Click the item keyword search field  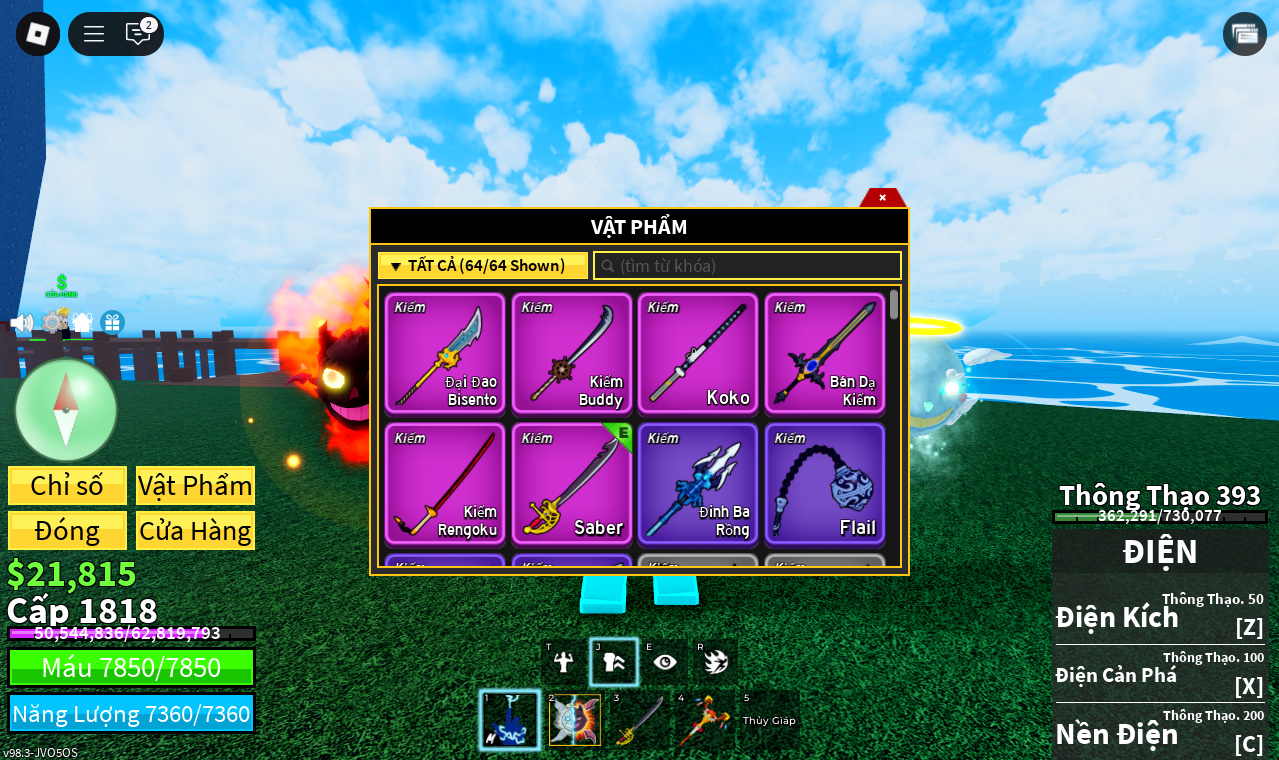(748, 266)
